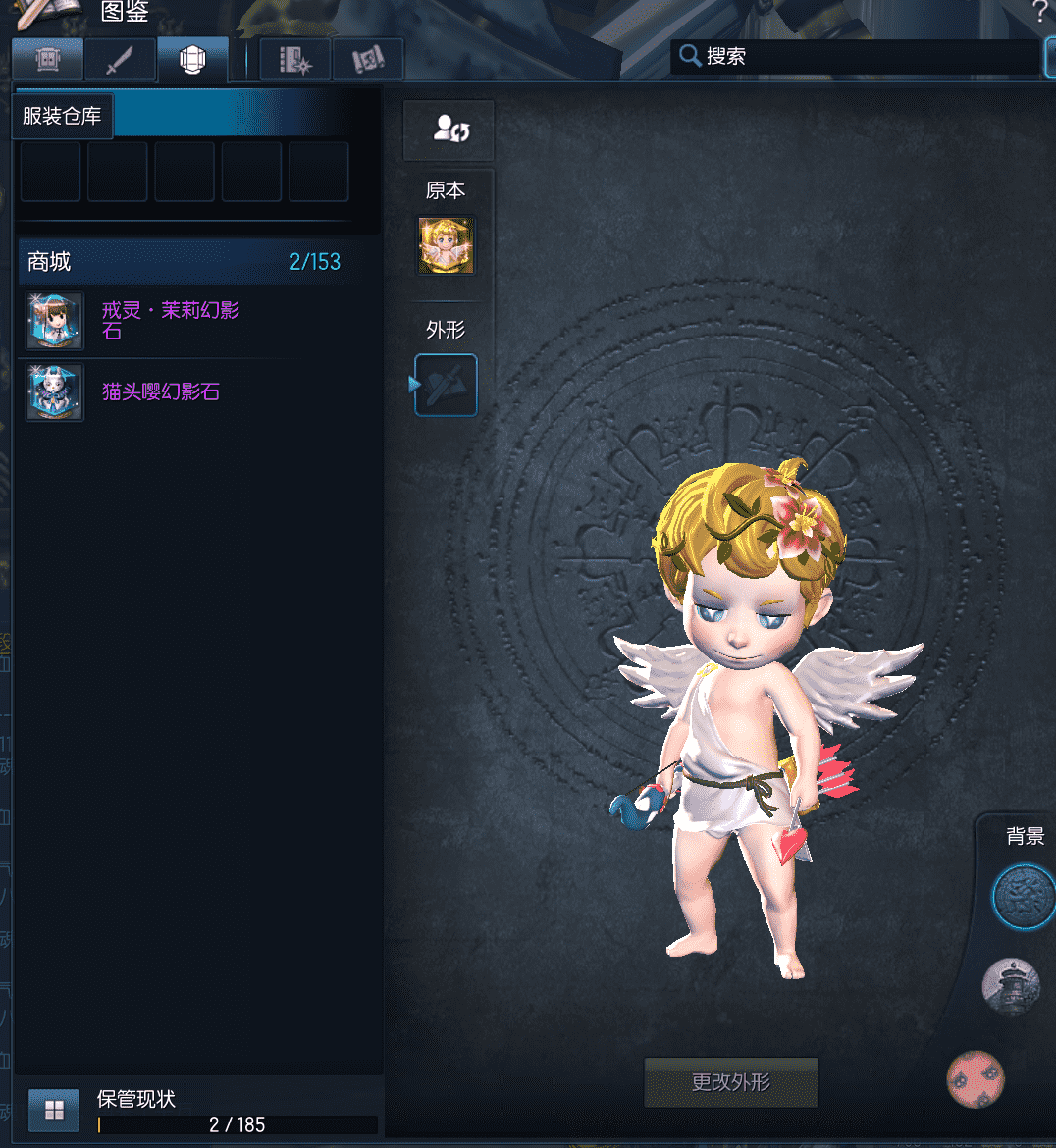Pick the pink cat-face background
The image size is (1056, 1148).
(x=976, y=1079)
